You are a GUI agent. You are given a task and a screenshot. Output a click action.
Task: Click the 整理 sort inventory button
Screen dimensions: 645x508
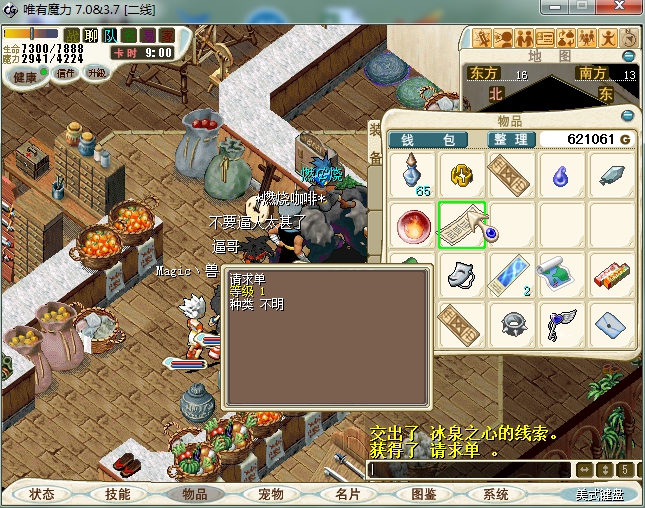[x=510, y=139]
